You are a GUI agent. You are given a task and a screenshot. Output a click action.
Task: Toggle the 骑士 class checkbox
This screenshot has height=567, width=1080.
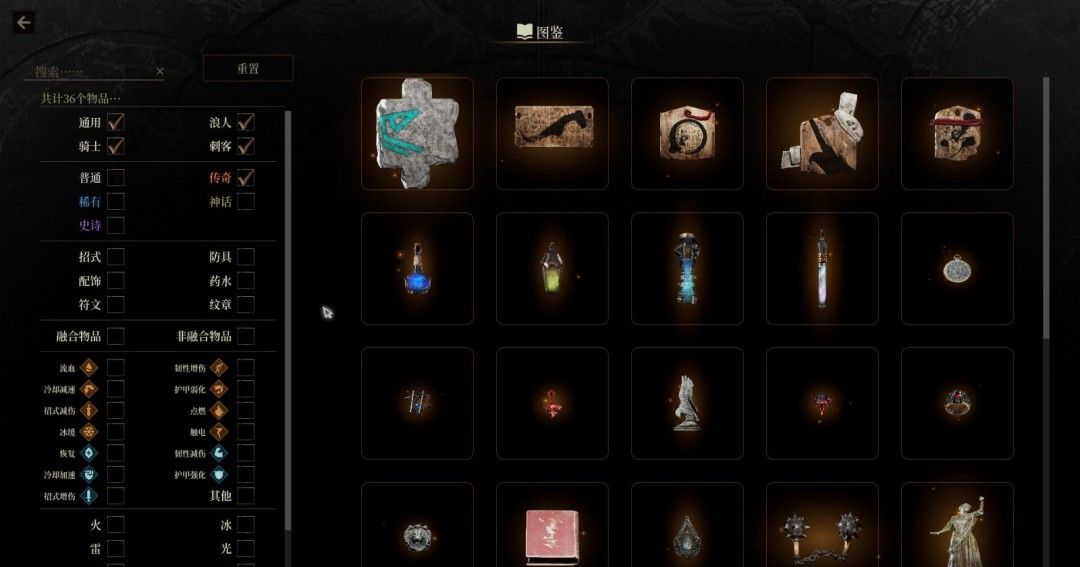pos(116,147)
